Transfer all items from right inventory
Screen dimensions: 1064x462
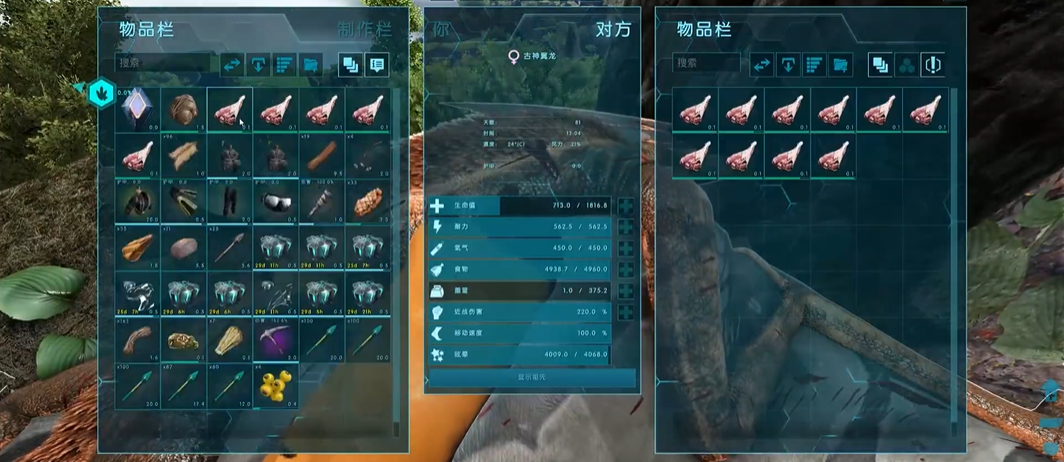(762, 64)
